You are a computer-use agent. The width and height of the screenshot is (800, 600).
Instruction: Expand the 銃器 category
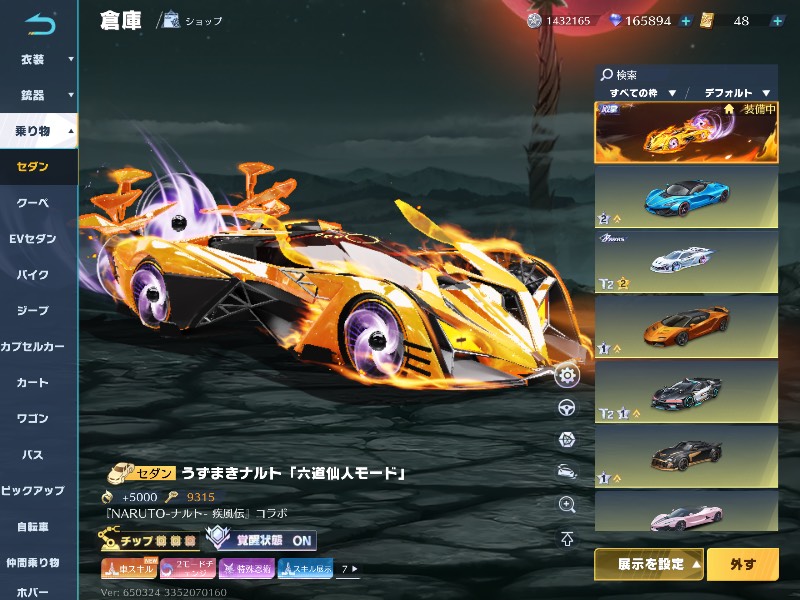38,95
